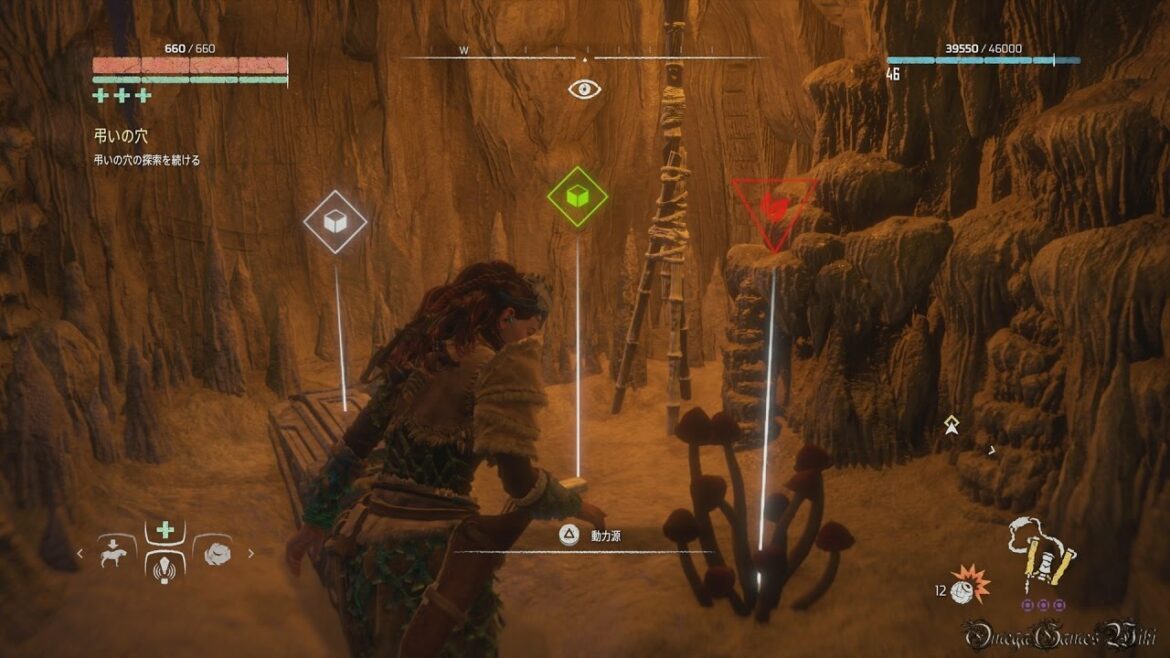Screen dimensions: 1170x658
Task: Cycle tools with the left arrow
Action: (x=81, y=553)
